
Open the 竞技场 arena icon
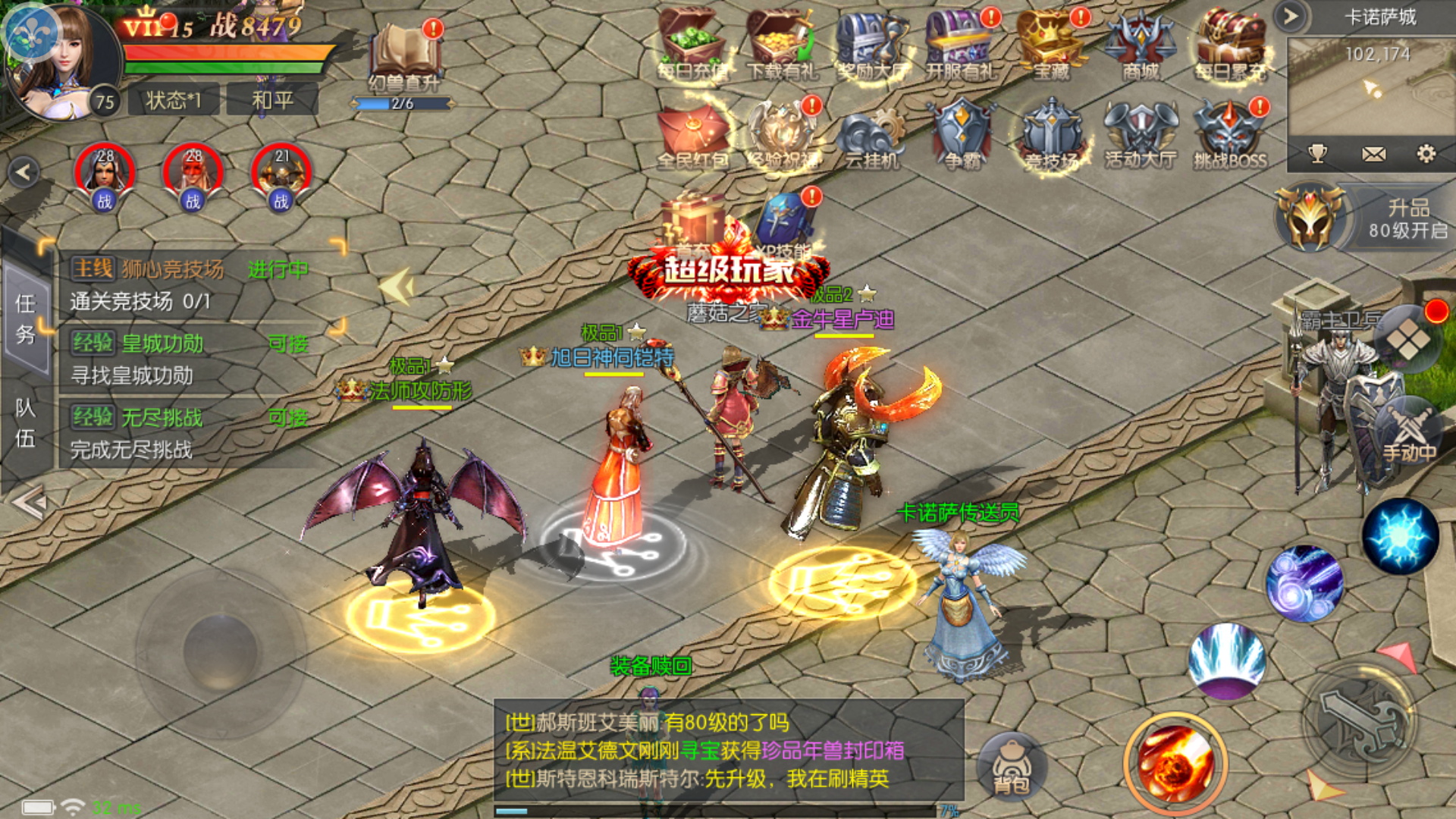pyautogui.click(x=1051, y=135)
